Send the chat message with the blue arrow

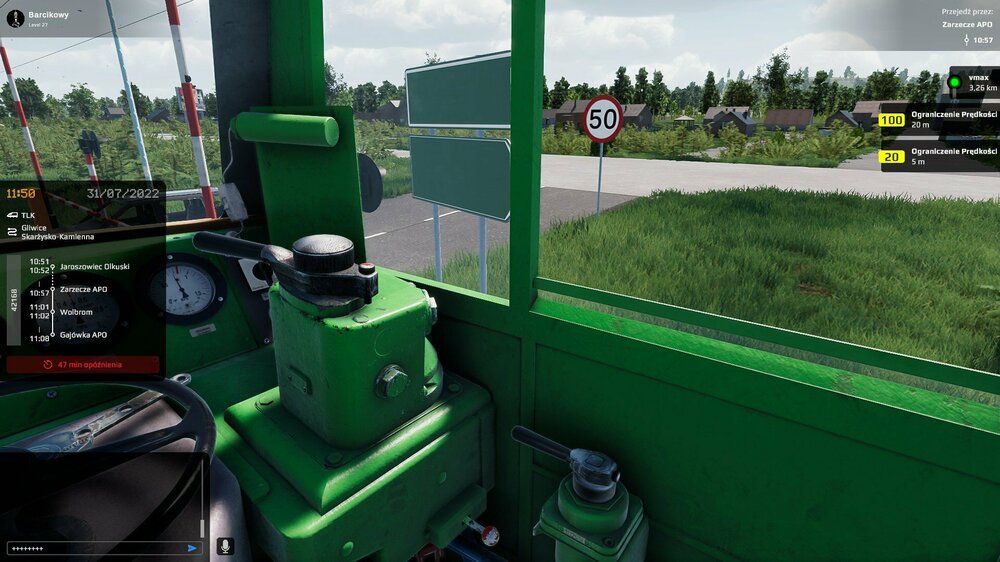(193, 548)
